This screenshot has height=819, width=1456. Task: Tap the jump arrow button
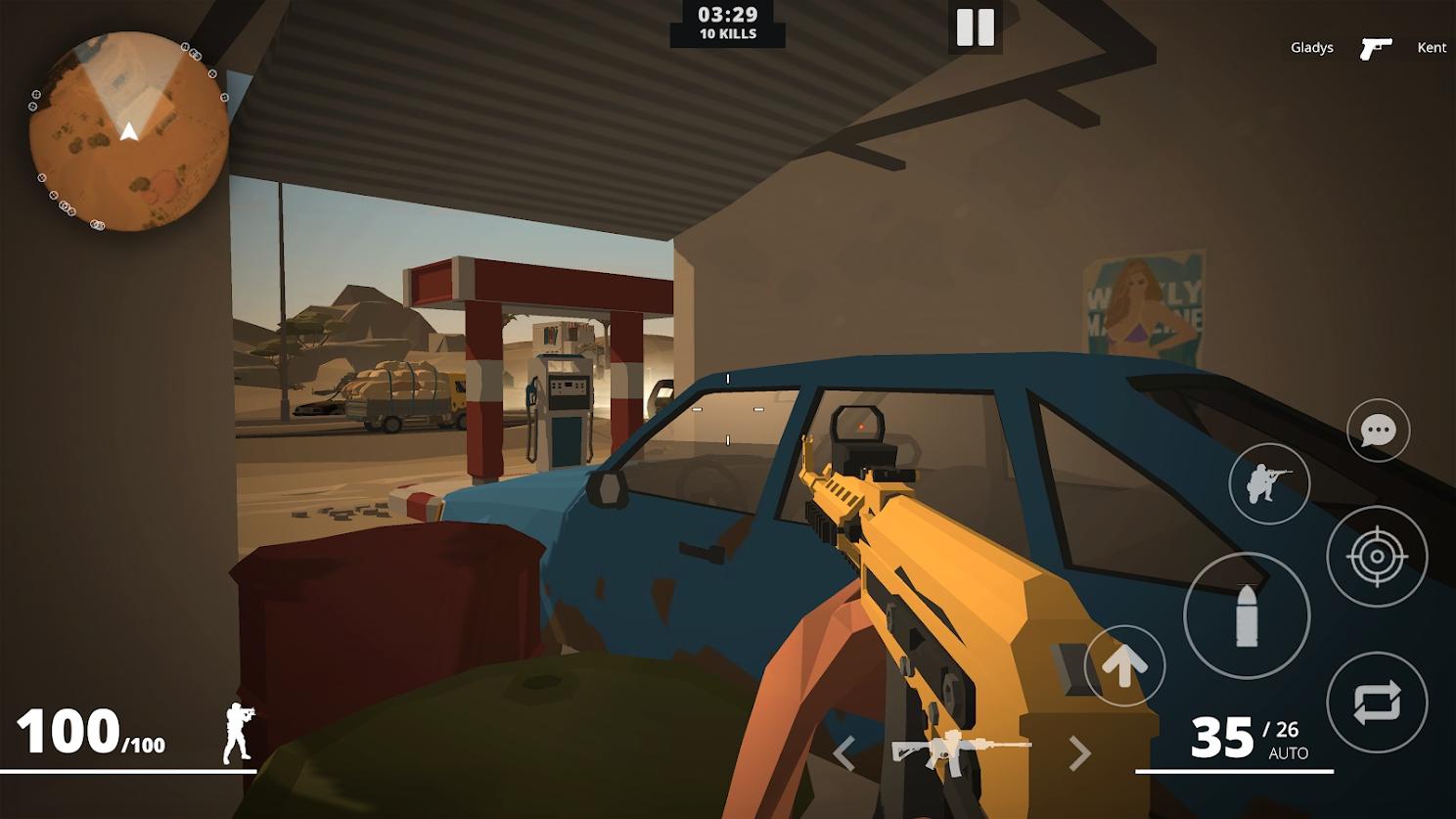(x=1126, y=664)
